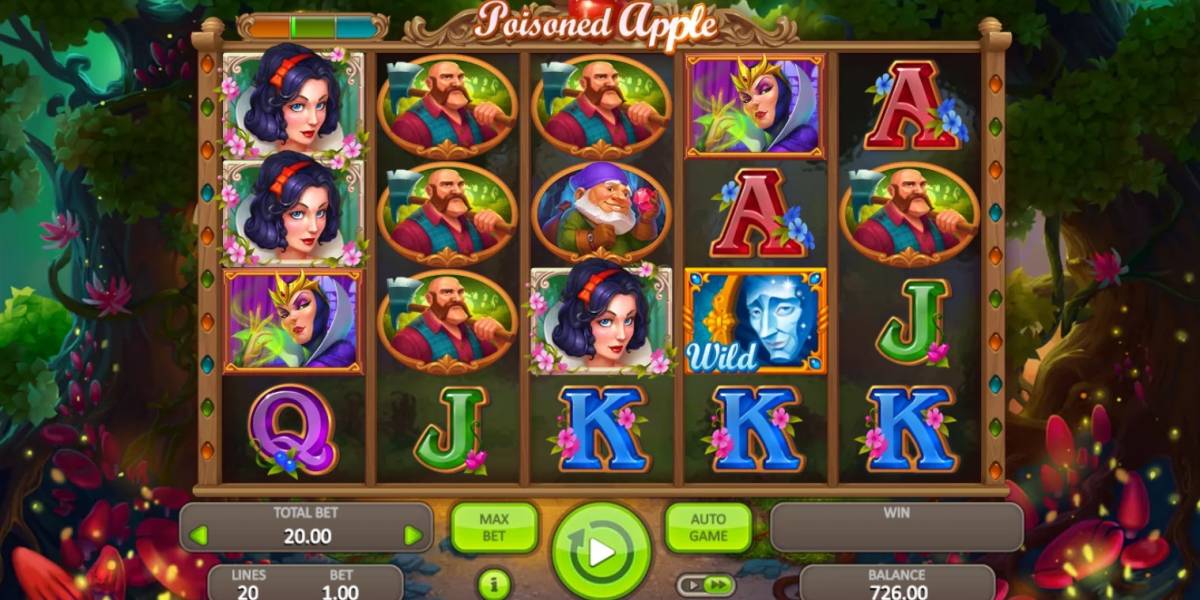Decrease total bet with the left arrow
Screen dimensions: 1200x600
[198, 535]
